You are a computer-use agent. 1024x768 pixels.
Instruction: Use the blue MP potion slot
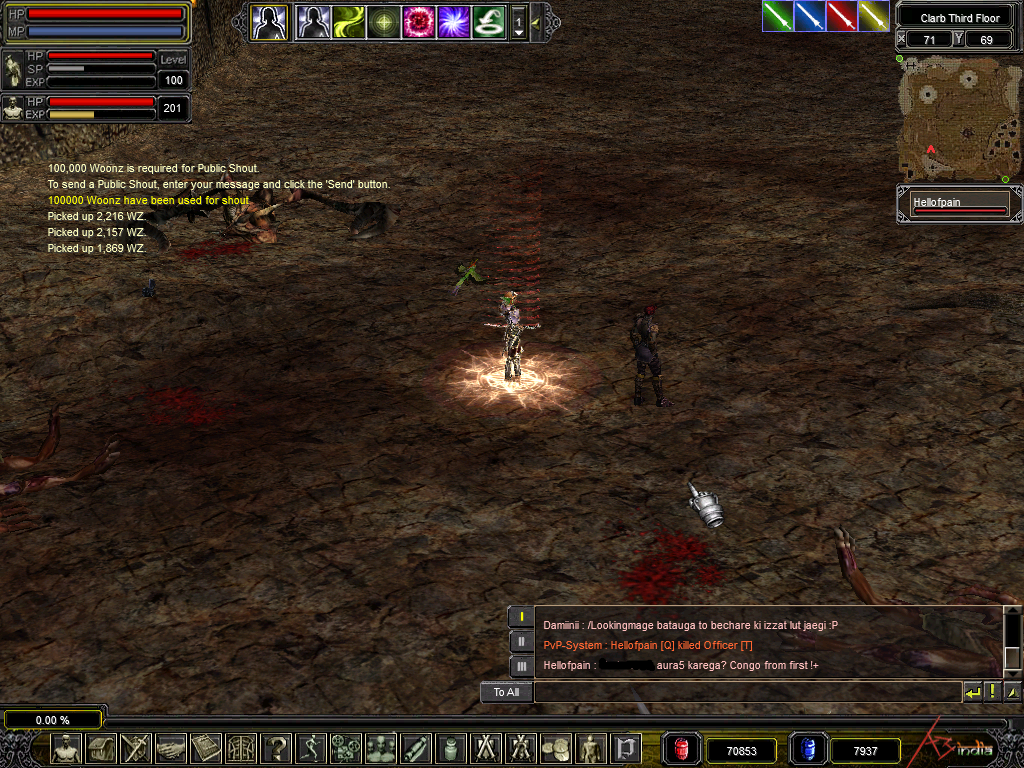tap(807, 748)
